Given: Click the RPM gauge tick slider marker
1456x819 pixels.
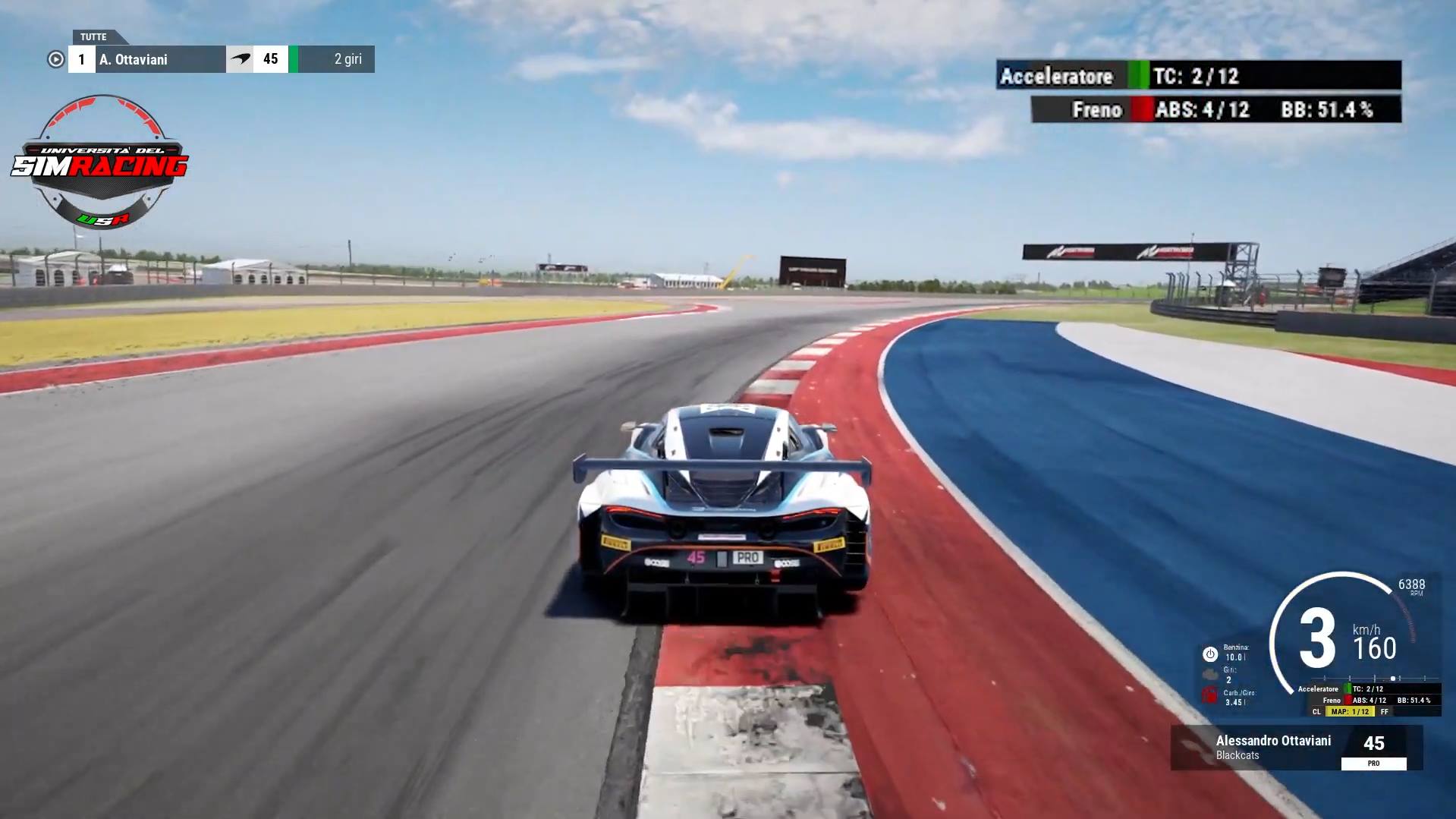Looking at the screenshot, I should tap(1393, 678).
